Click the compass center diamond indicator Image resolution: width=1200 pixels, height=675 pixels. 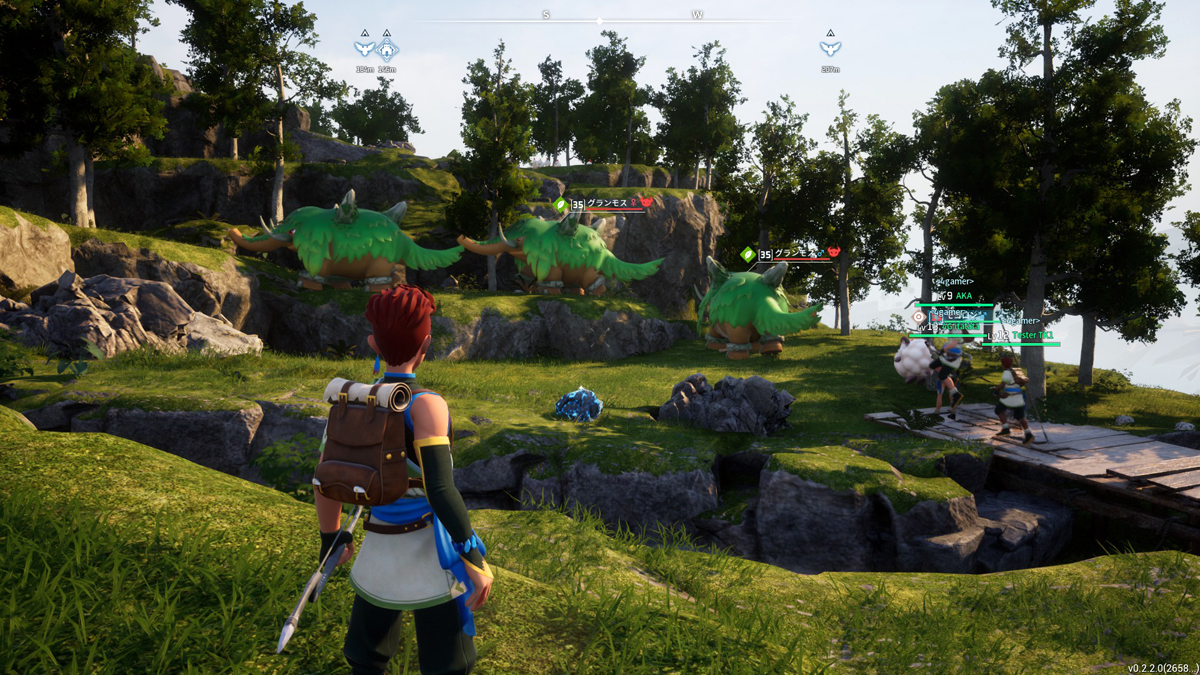pos(599,20)
